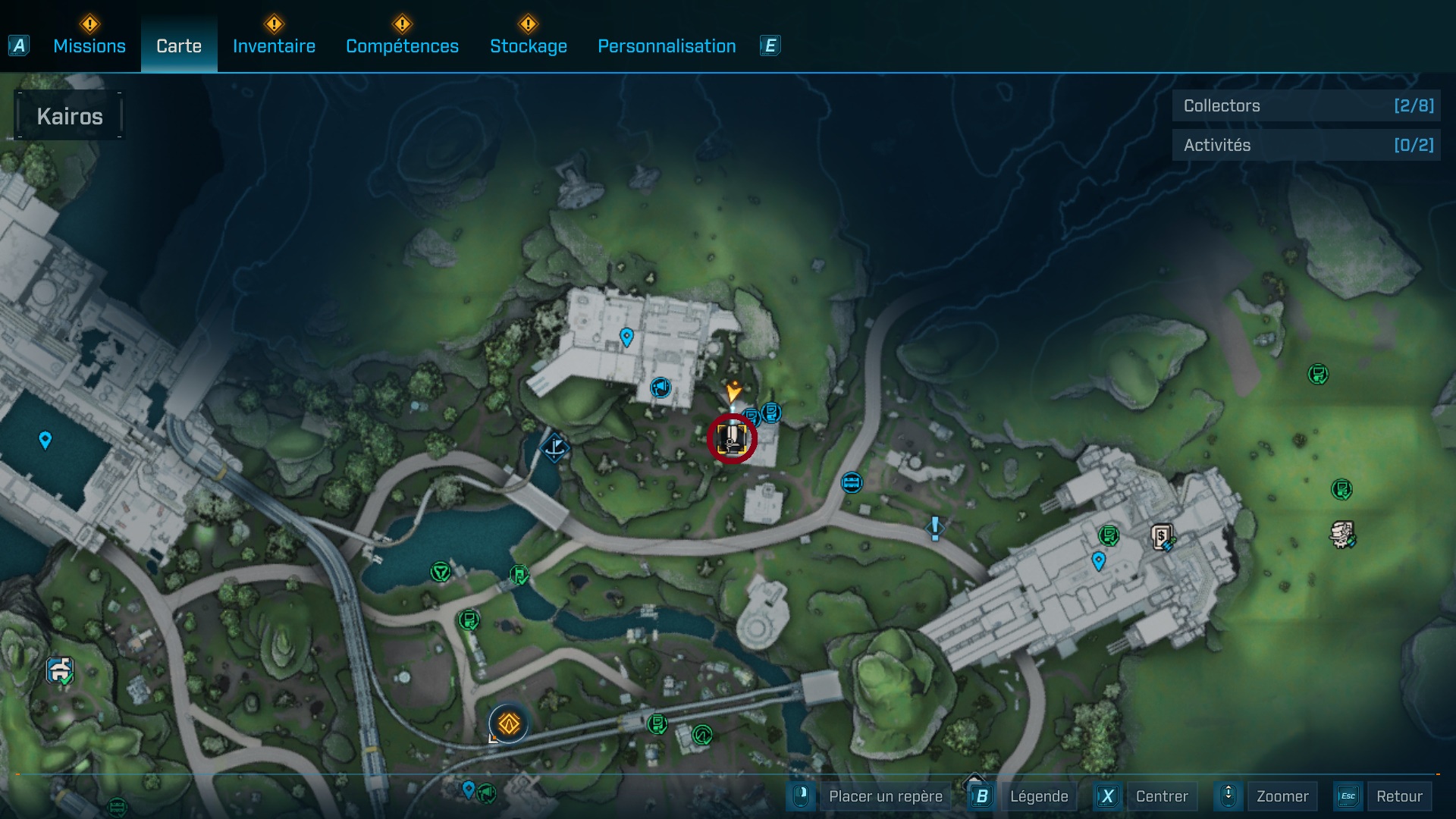Open the Missions menu

pyautogui.click(x=89, y=45)
